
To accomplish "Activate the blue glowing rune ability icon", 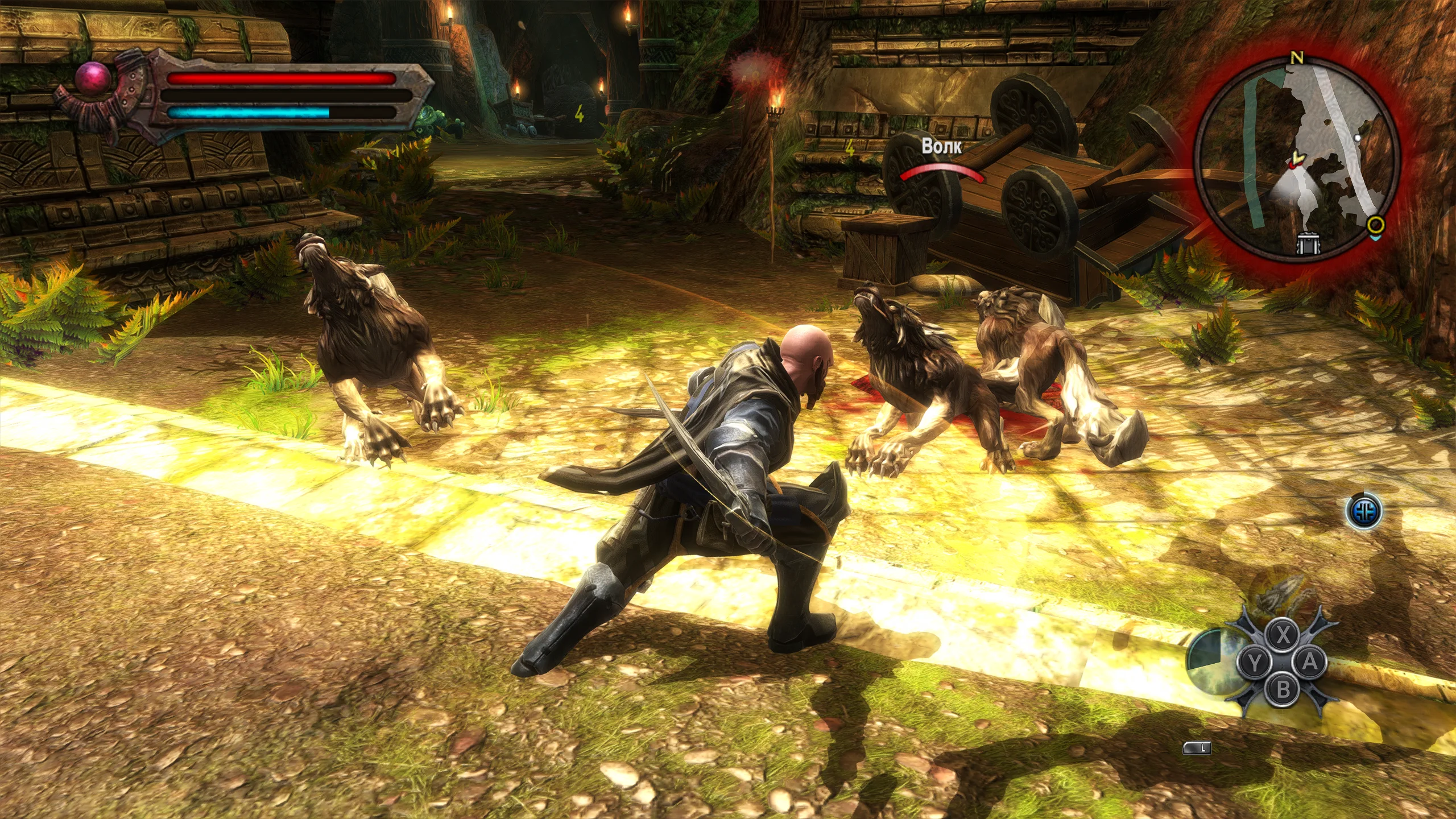I will point(1364,511).
